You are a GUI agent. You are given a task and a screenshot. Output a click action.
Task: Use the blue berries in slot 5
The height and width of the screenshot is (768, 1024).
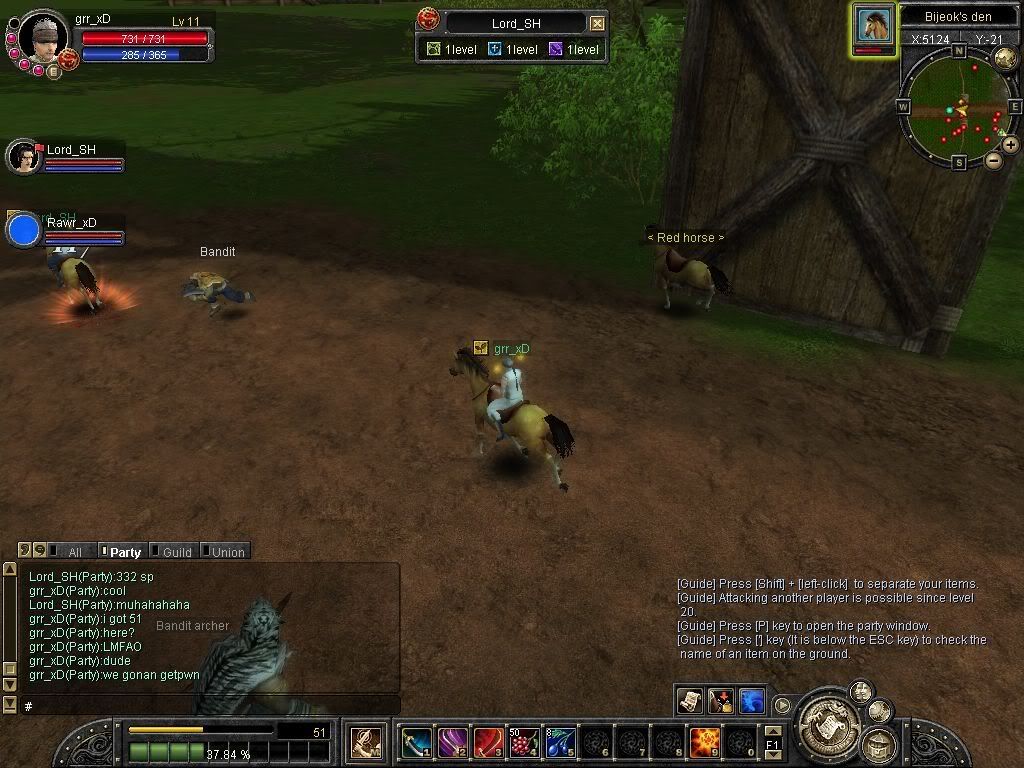(x=560, y=742)
